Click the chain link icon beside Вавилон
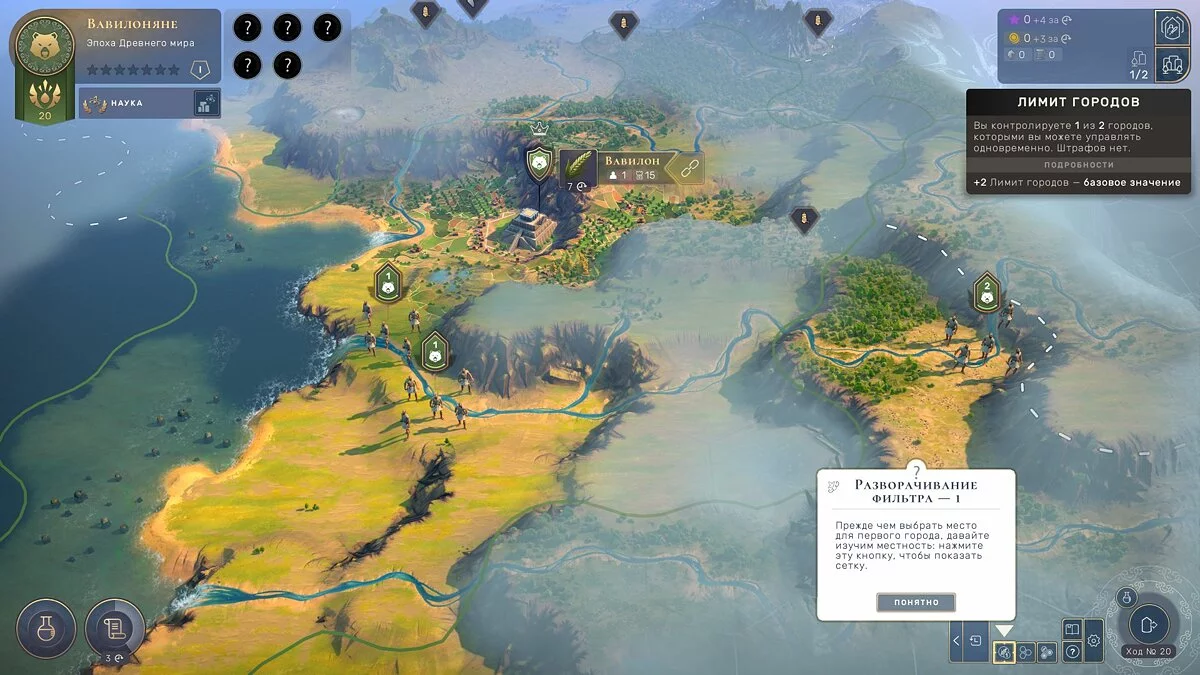 [x=687, y=170]
